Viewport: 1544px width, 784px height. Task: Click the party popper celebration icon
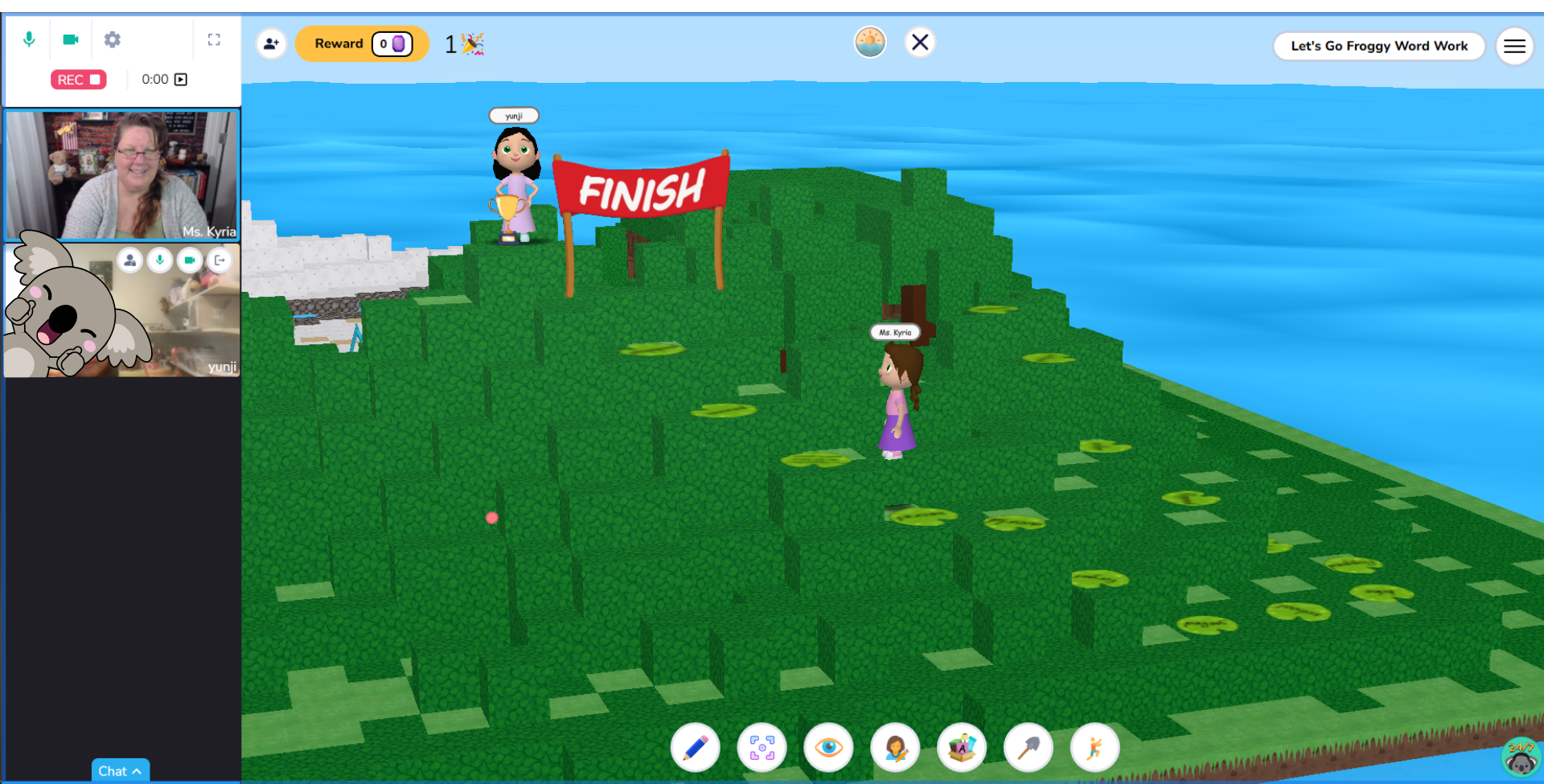click(x=471, y=43)
